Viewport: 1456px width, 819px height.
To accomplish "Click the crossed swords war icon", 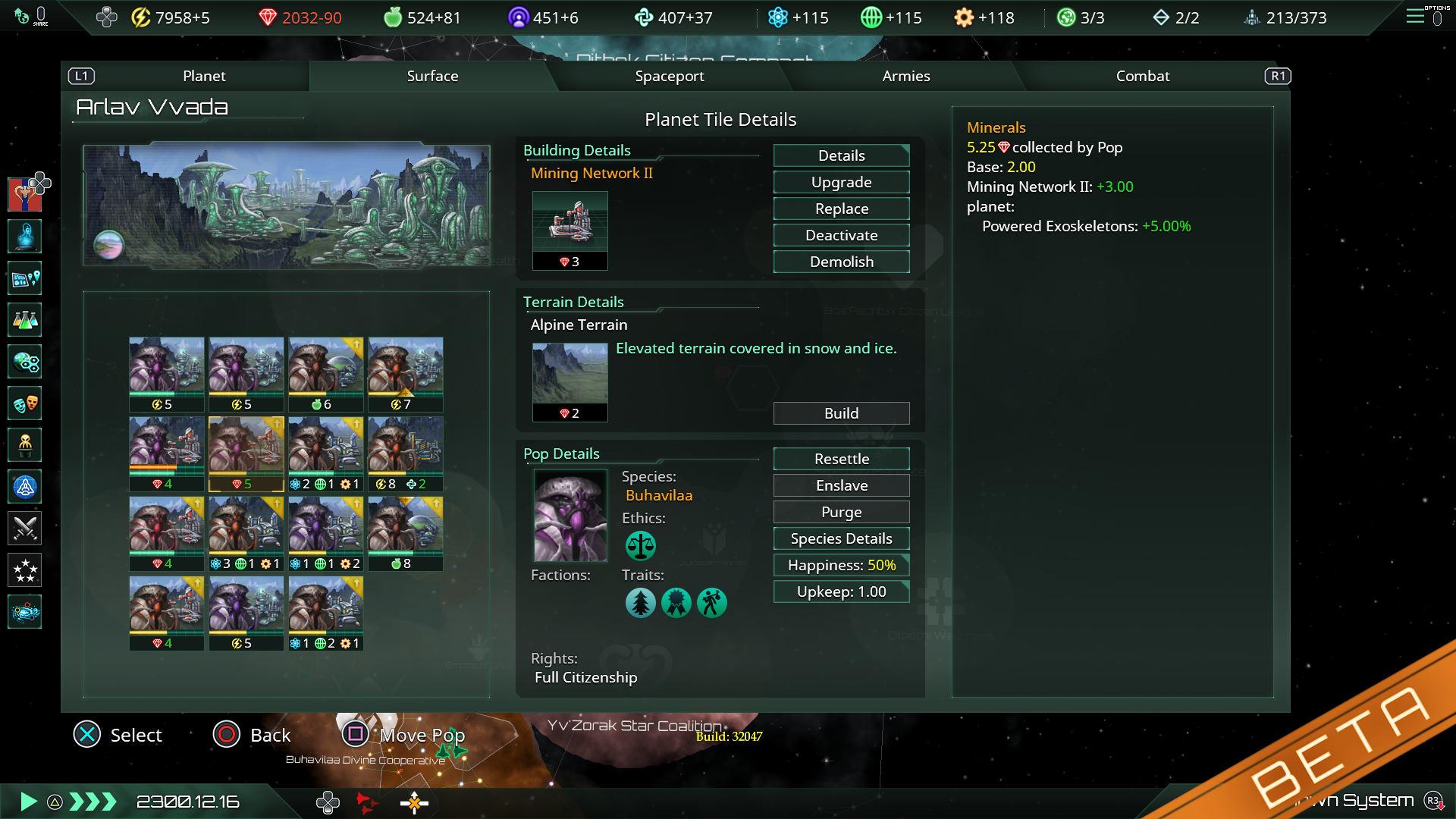I will 25,529.
